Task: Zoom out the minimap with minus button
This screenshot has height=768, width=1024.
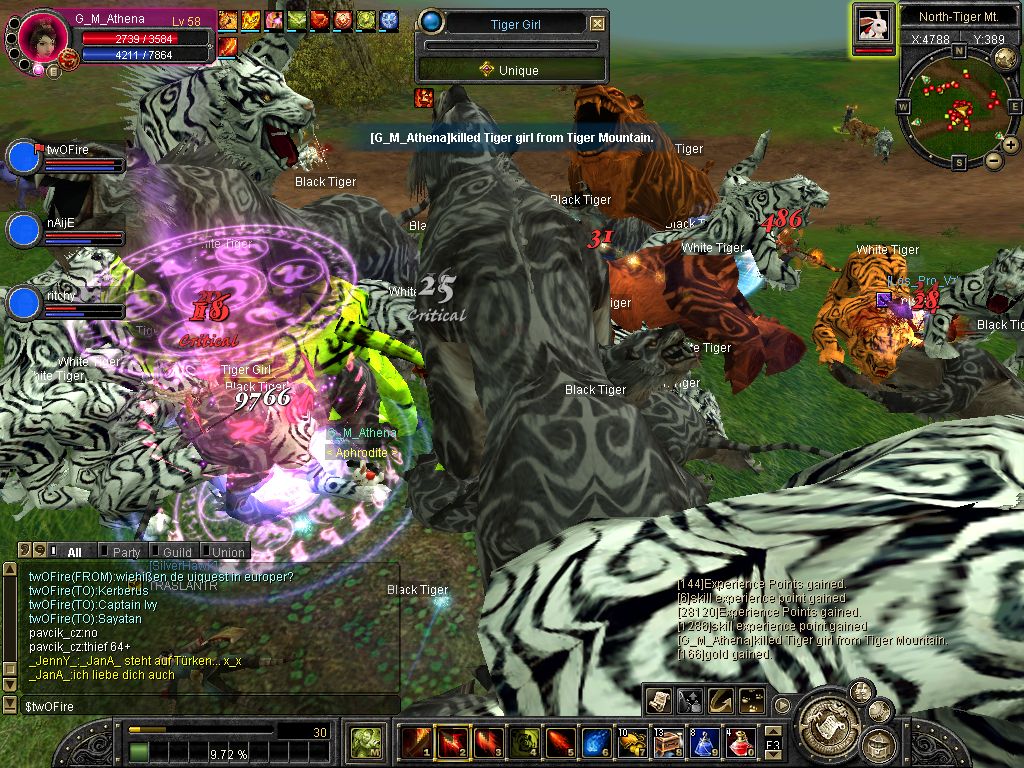Action: pyautogui.click(x=993, y=160)
